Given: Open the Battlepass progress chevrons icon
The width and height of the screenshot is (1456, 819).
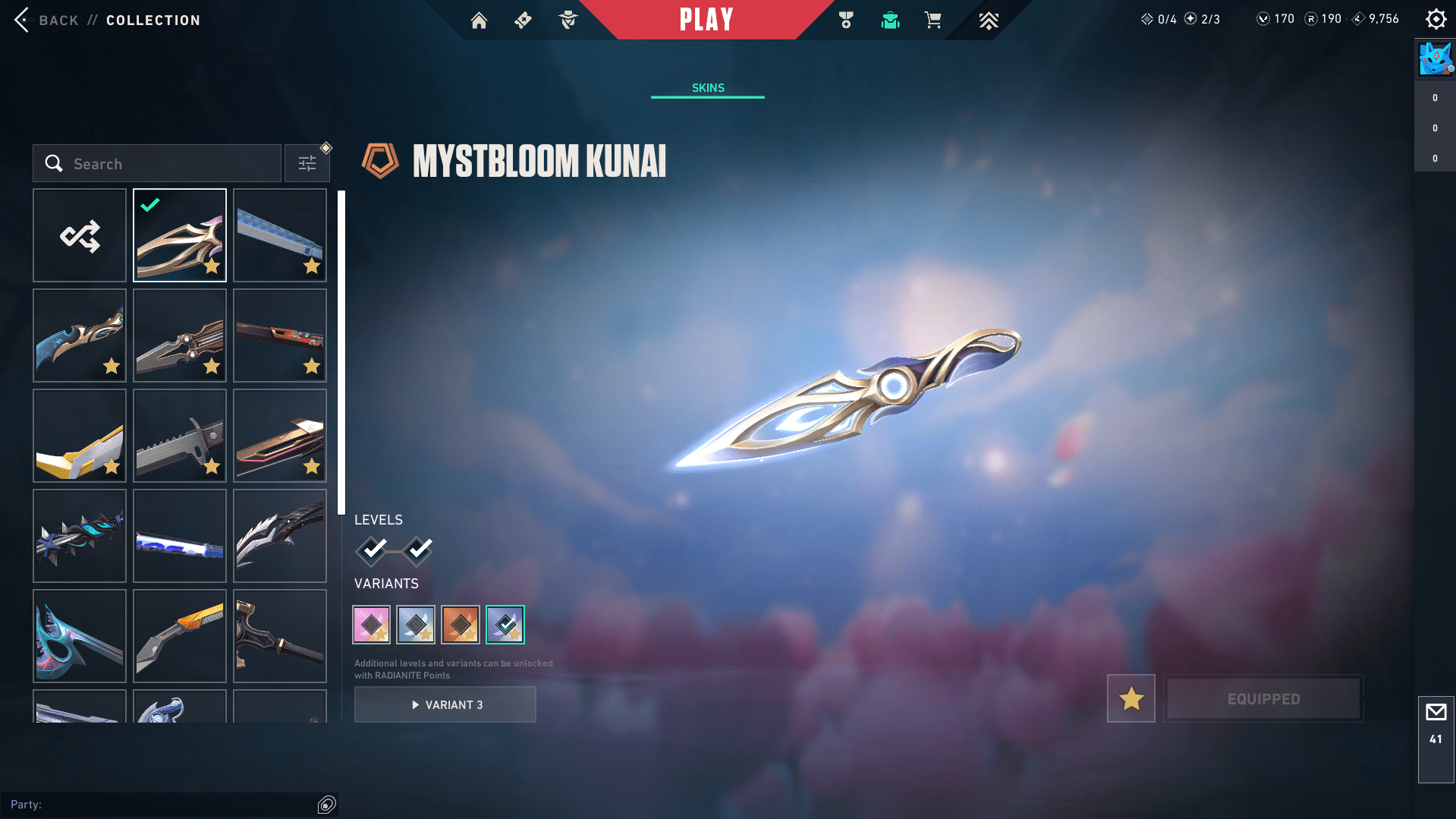Looking at the screenshot, I should pyautogui.click(x=989, y=20).
